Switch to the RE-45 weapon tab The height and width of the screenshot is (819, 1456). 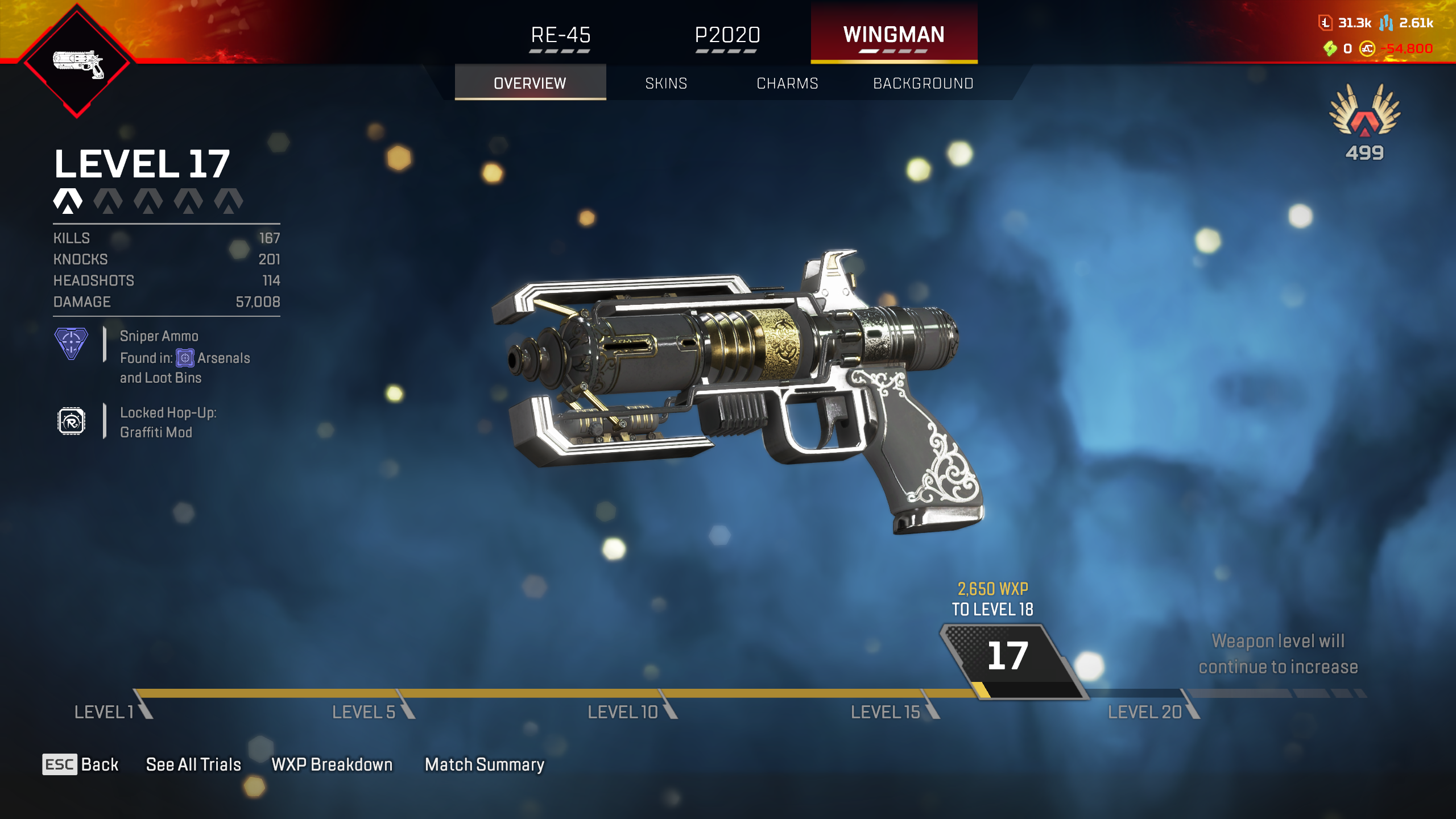point(560,35)
